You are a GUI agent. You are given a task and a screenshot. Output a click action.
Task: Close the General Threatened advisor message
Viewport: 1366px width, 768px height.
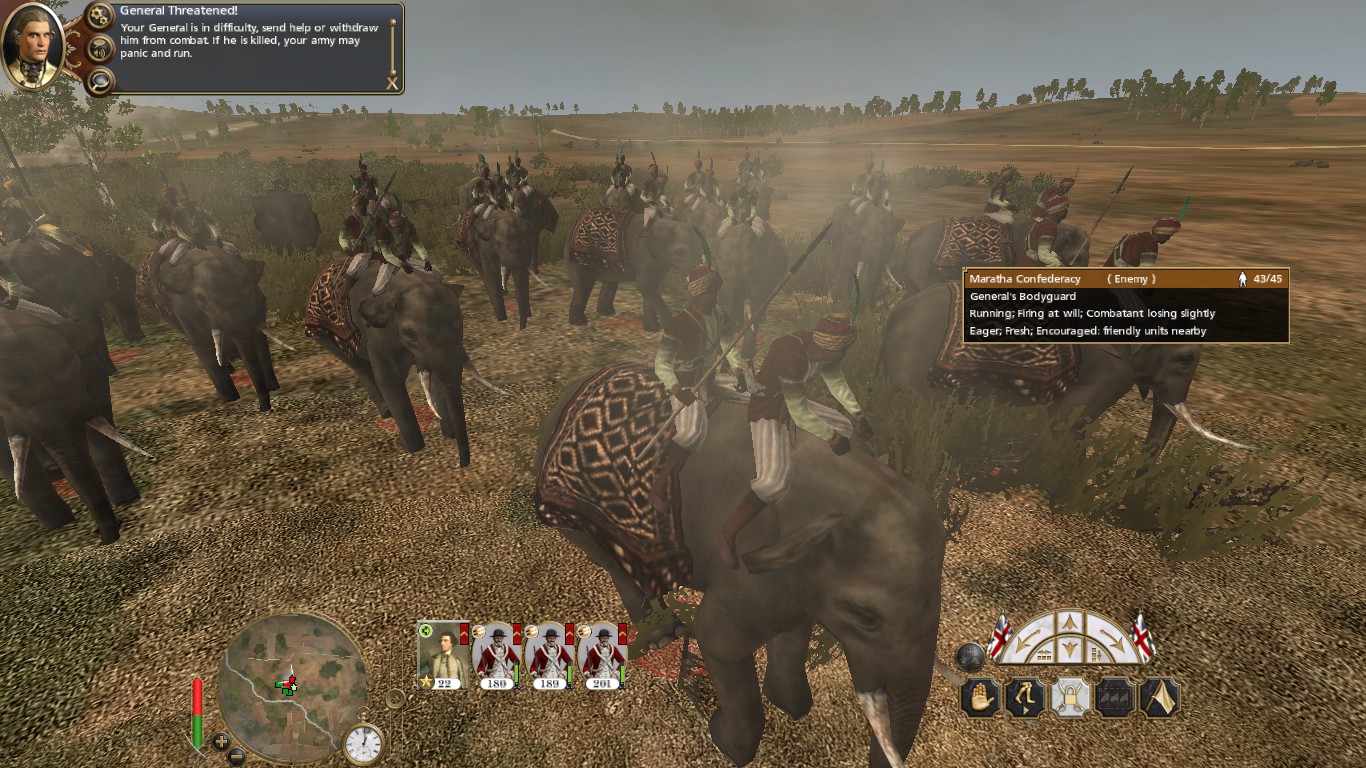(x=392, y=83)
